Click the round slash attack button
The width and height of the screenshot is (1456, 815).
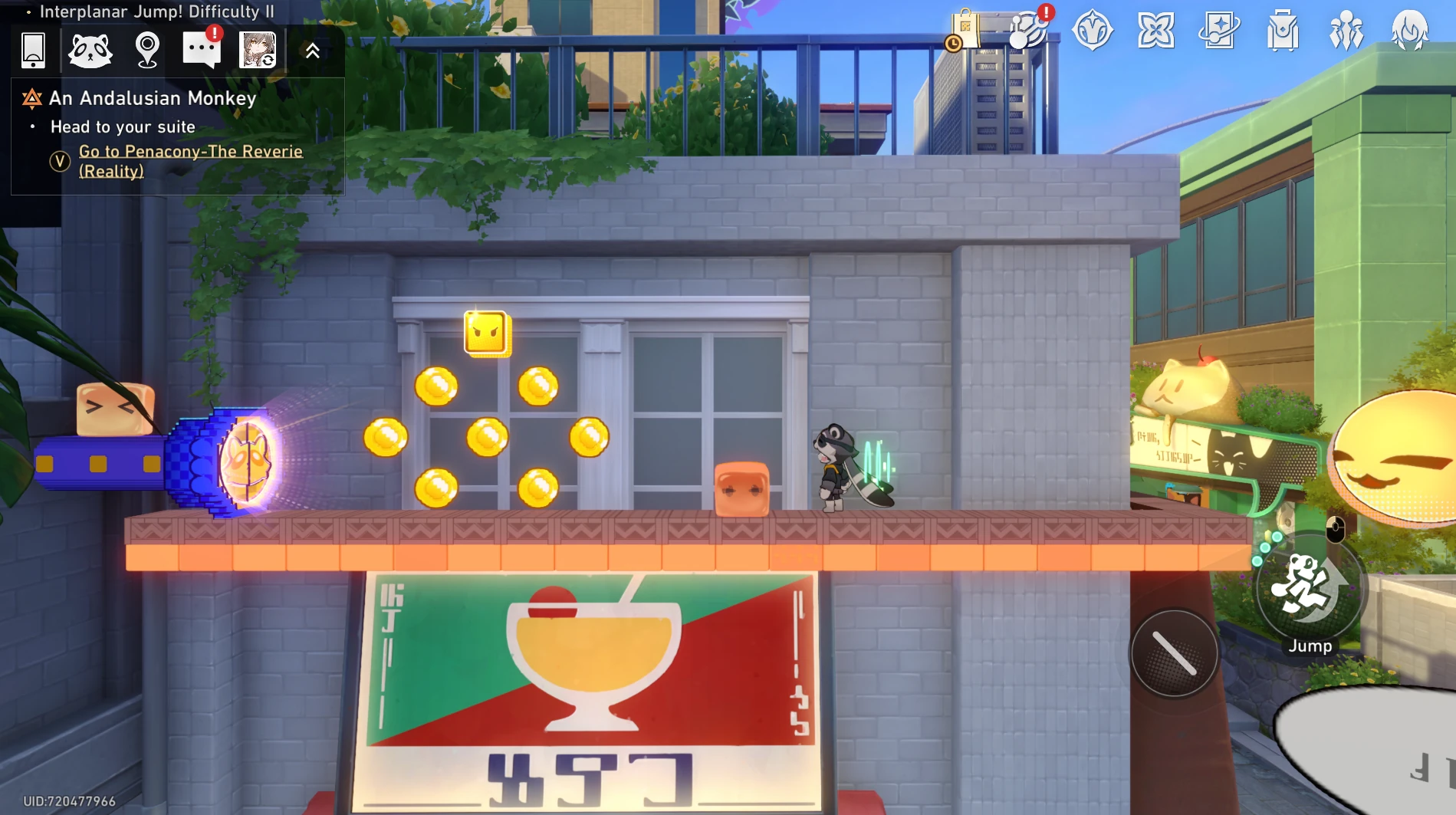(x=1174, y=653)
